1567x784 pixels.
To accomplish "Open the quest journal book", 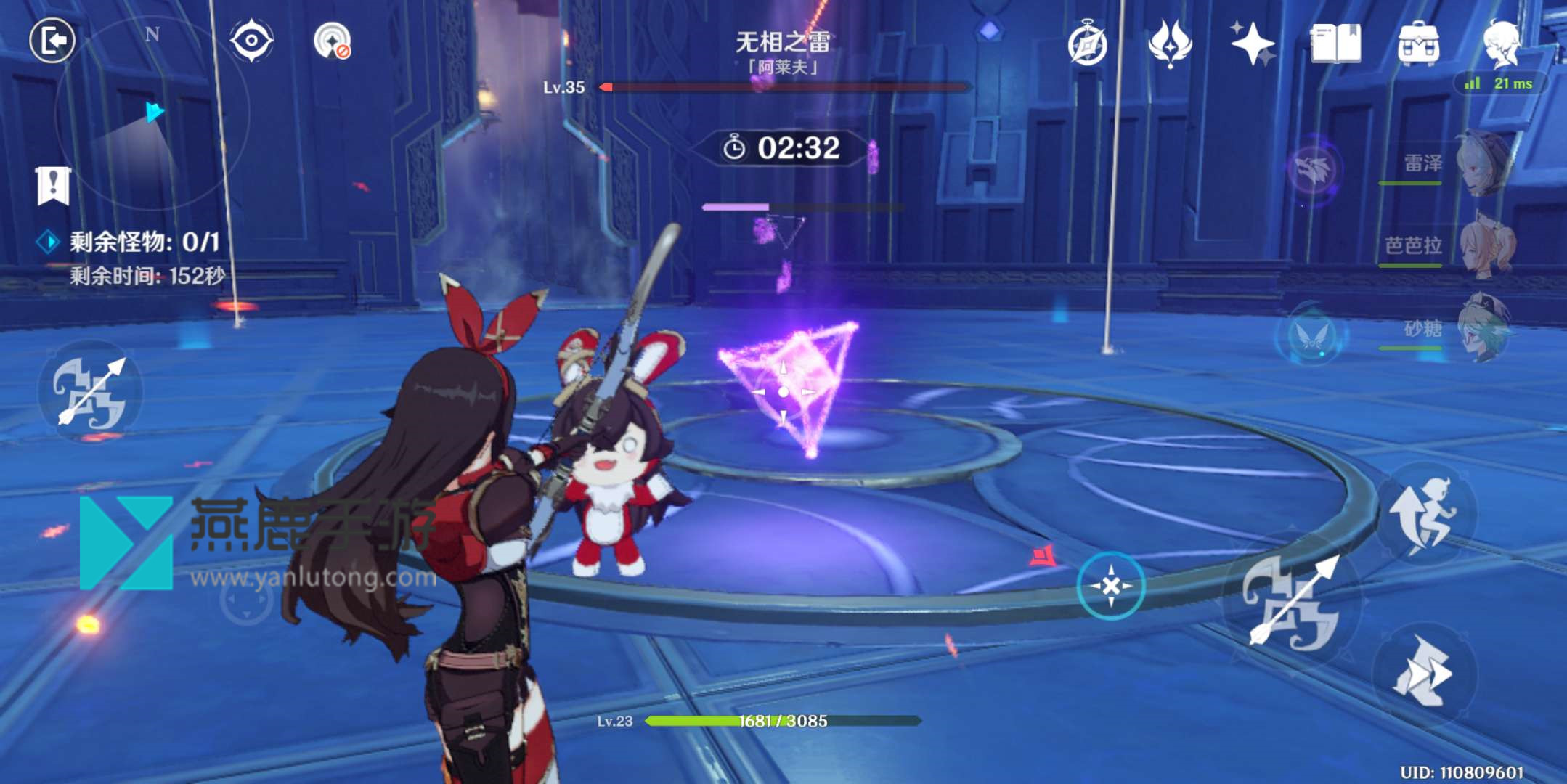I will tap(1338, 45).
